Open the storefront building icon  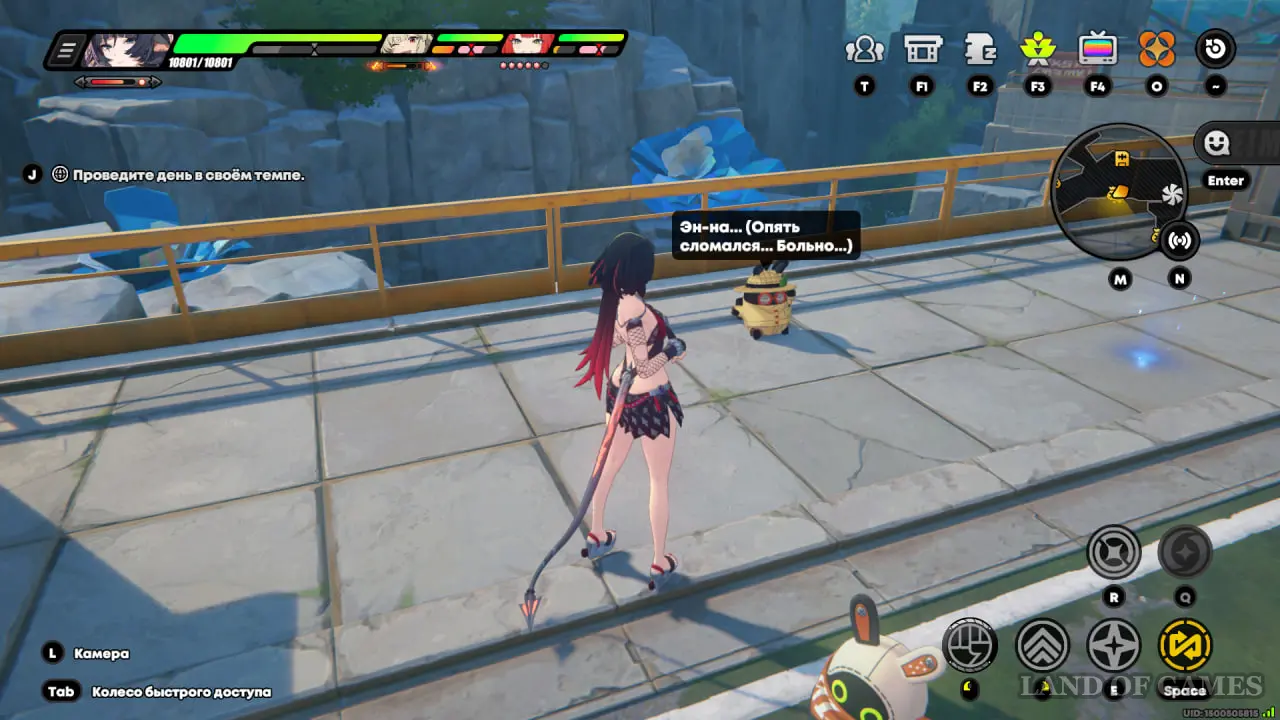(921, 49)
